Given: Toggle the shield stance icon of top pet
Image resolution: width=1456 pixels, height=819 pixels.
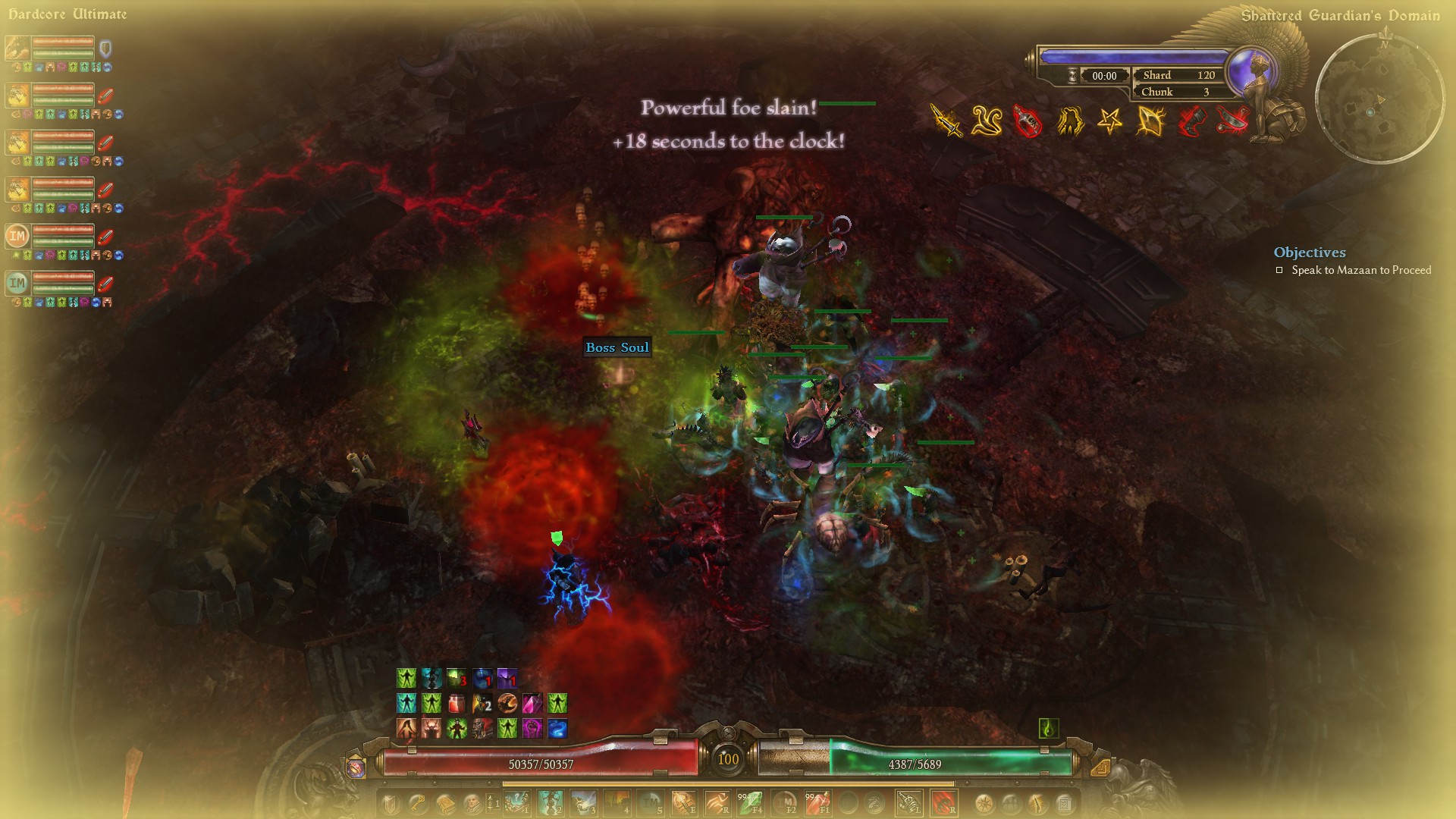Looking at the screenshot, I should [105, 49].
